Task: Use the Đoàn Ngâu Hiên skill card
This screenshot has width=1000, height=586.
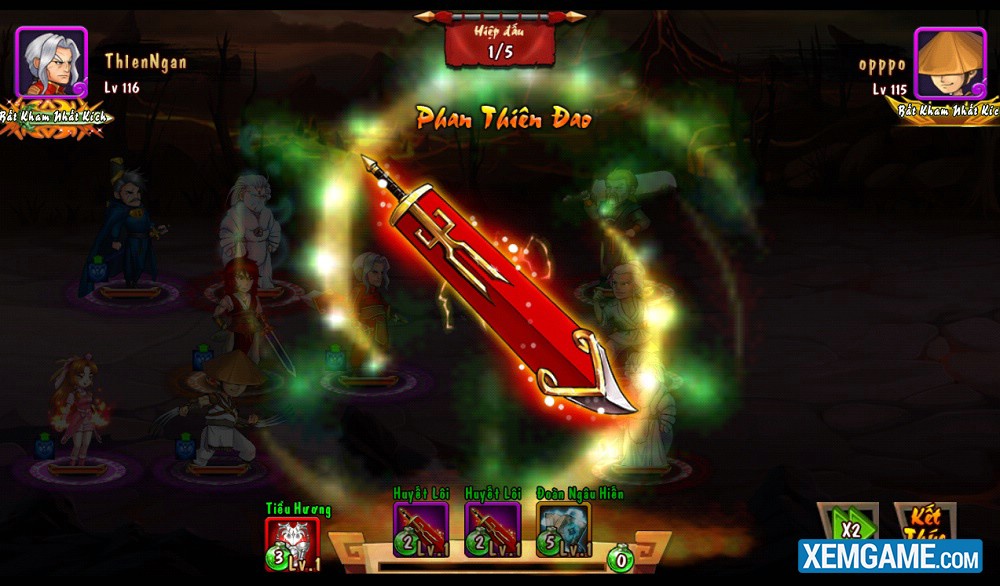Action: 563,529
